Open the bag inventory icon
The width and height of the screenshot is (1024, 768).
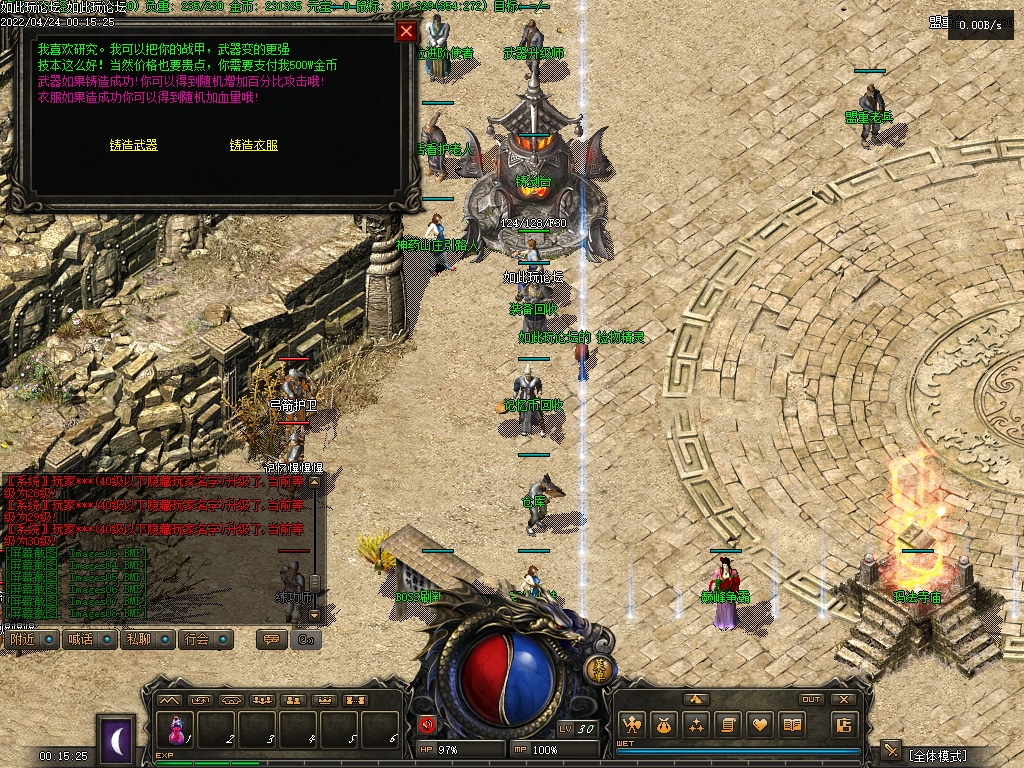664,725
